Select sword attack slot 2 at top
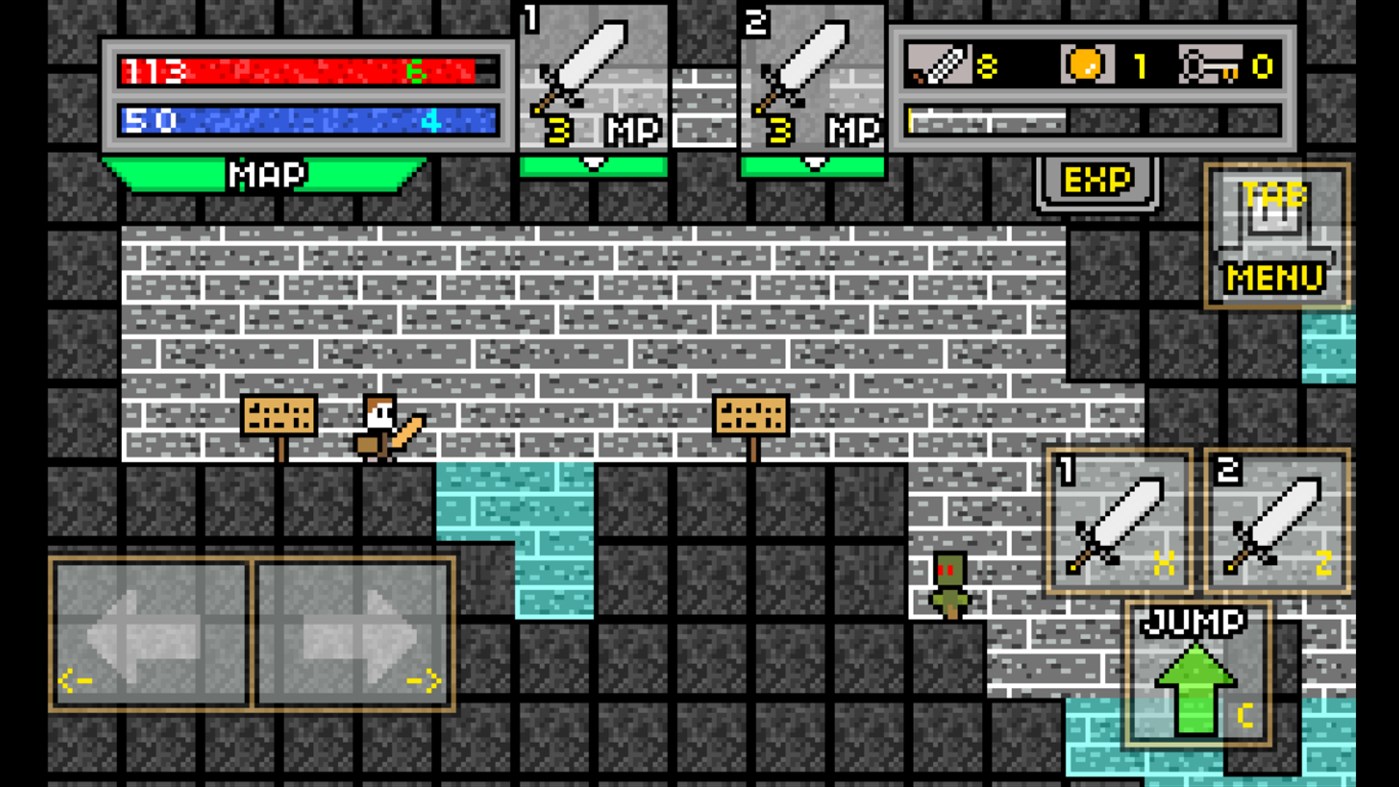The image size is (1399, 787). (x=812, y=75)
